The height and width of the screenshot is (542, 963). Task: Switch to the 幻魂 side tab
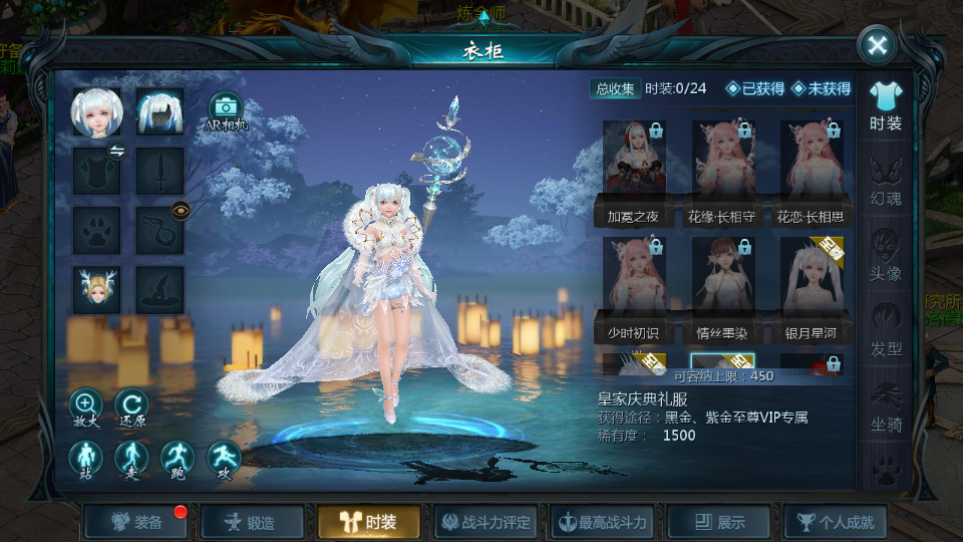885,180
